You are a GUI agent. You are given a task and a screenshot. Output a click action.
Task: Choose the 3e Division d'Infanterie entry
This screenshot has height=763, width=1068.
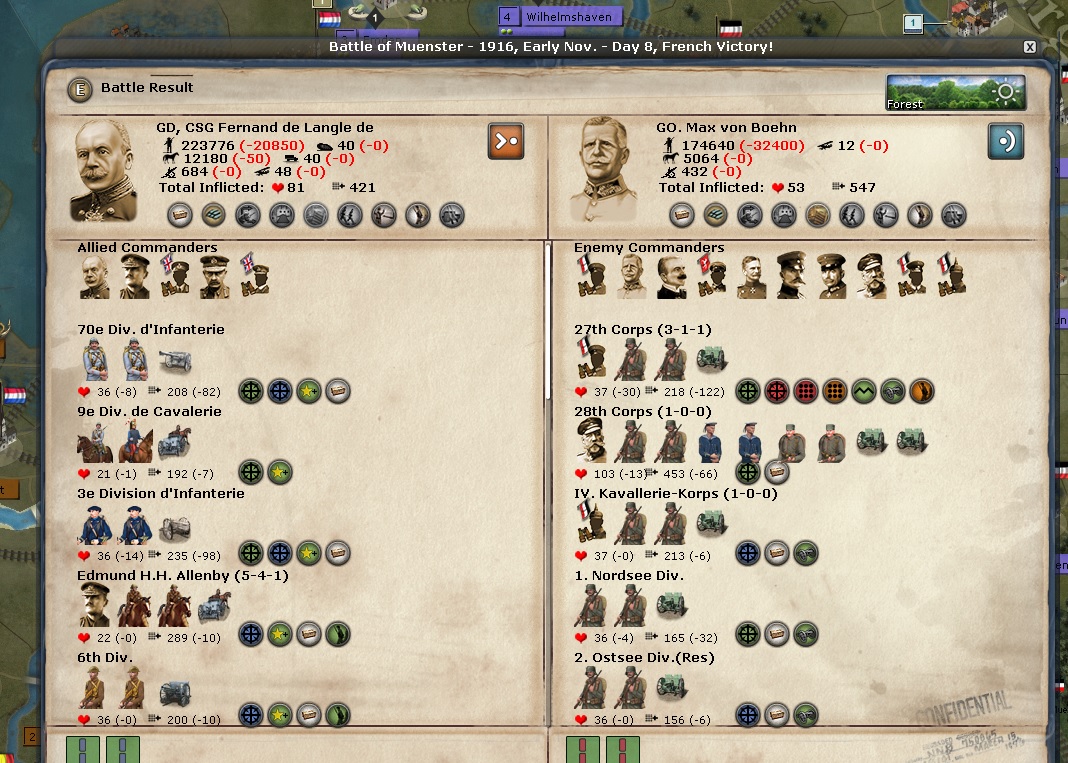(160, 494)
